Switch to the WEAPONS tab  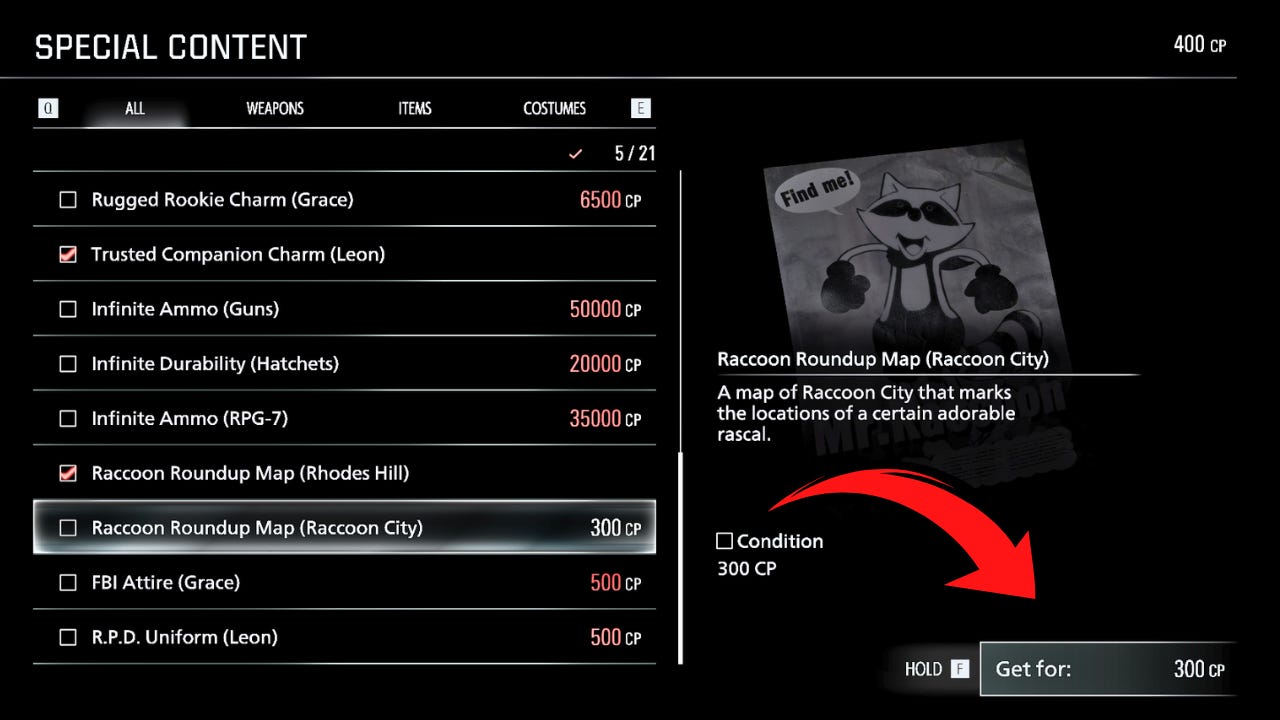pyautogui.click(x=274, y=108)
